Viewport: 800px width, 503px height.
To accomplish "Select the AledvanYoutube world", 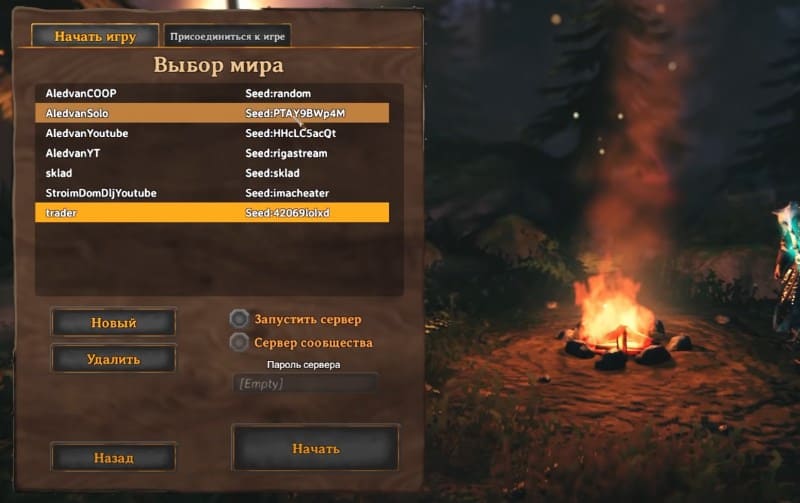I will click(x=211, y=133).
